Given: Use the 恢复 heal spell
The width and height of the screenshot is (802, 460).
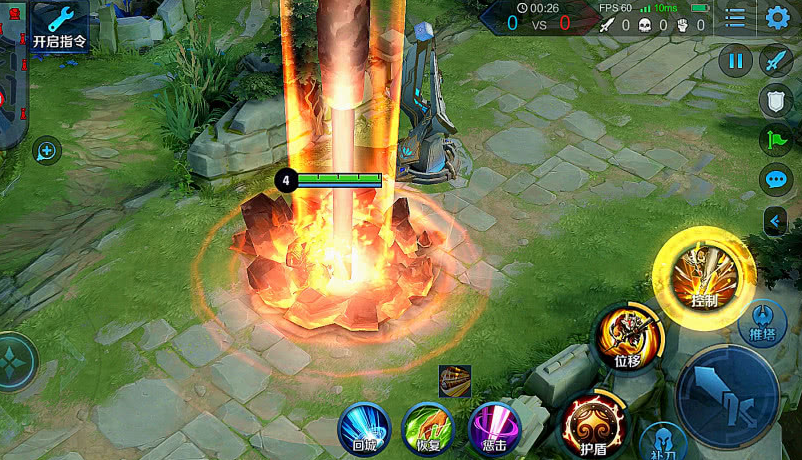Looking at the screenshot, I should coord(428,428).
